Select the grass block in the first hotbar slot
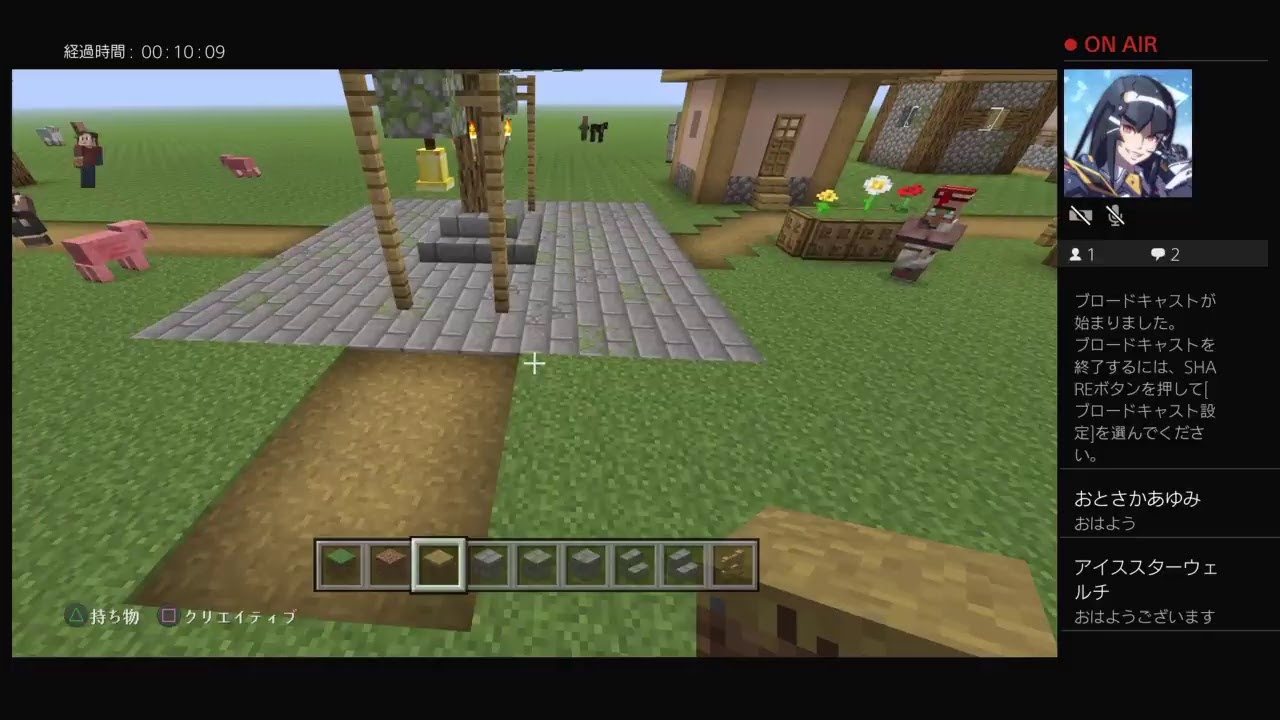This screenshot has height=720, width=1280. pos(343,565)
